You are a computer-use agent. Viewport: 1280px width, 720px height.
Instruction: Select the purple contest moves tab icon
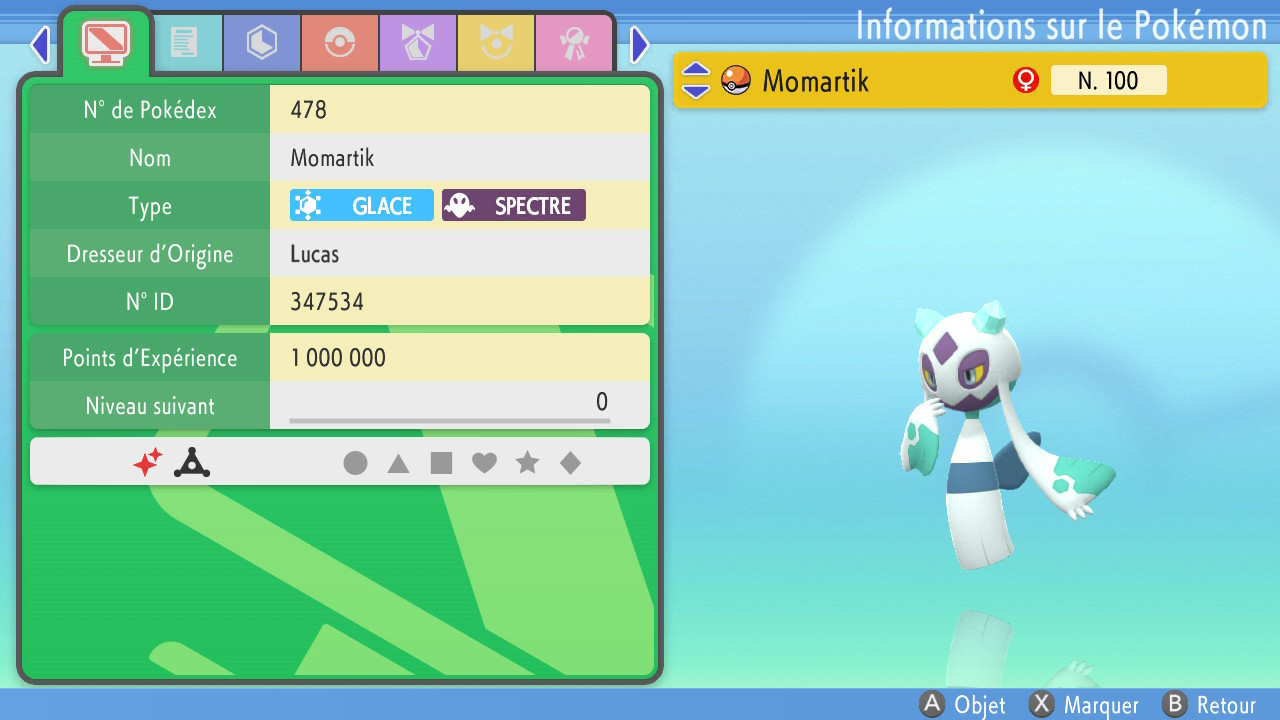(418, 42)
